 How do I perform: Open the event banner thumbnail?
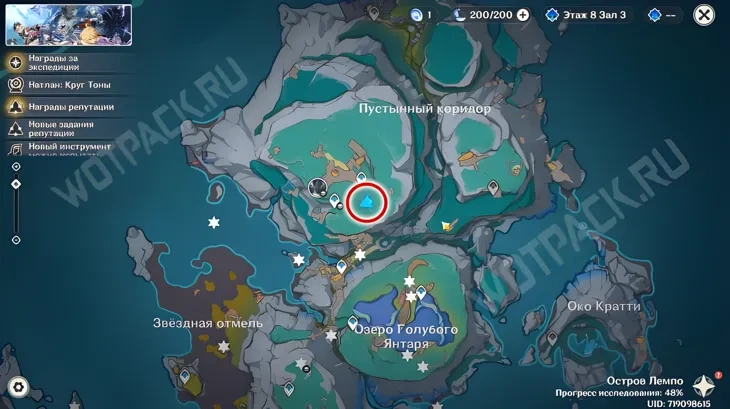coord(69,25)
